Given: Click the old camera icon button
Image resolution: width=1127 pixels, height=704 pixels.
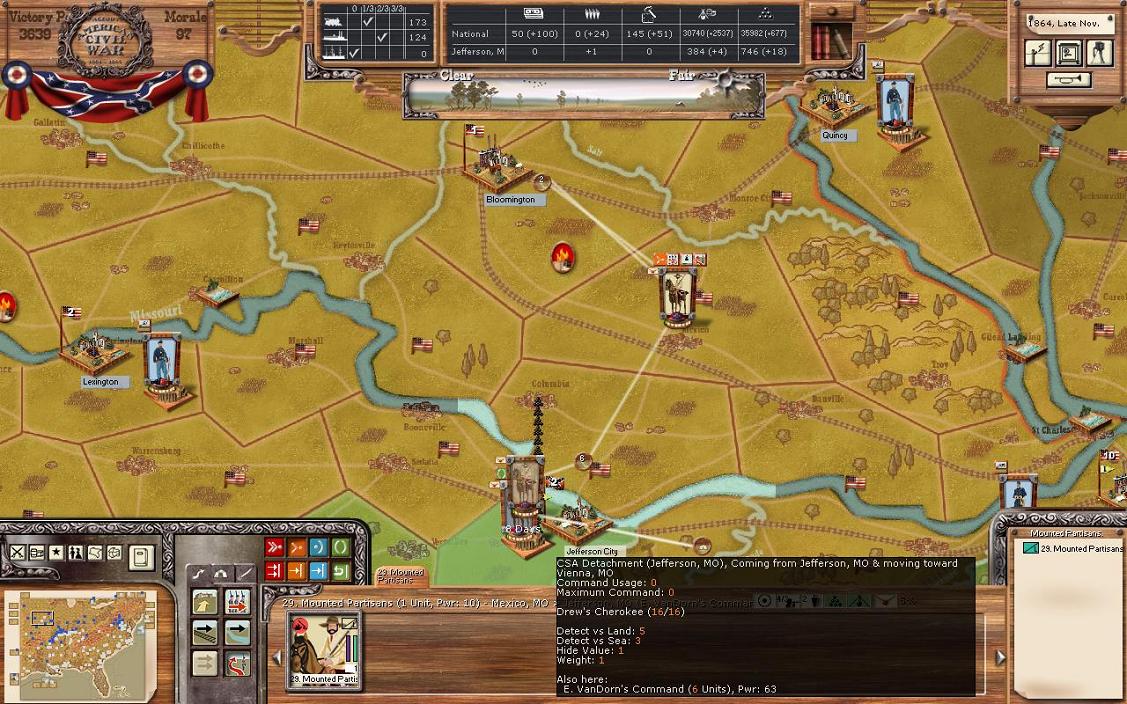Looking at the screenshot, I should 1100,53.
